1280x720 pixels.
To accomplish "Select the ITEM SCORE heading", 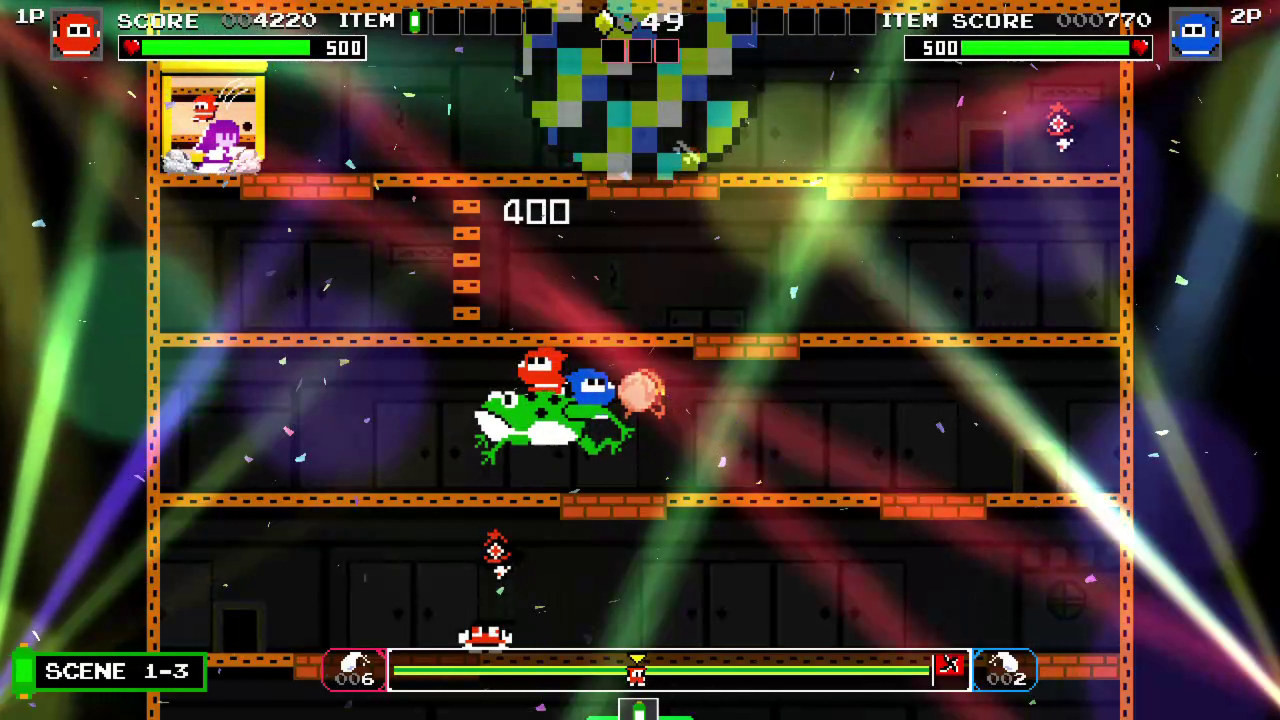I will [960, 18].
